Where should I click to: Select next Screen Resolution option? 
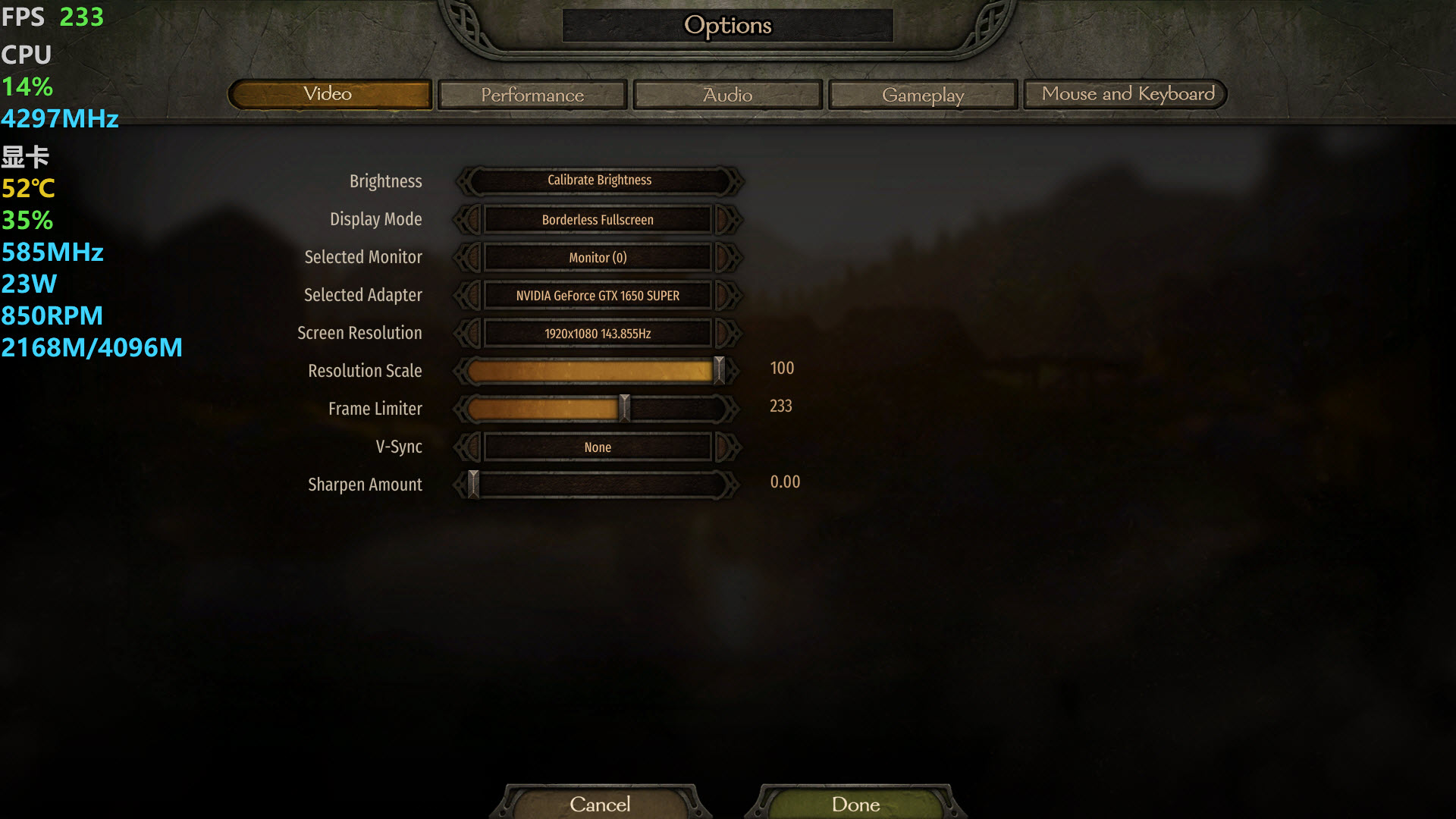pos(726,334)
